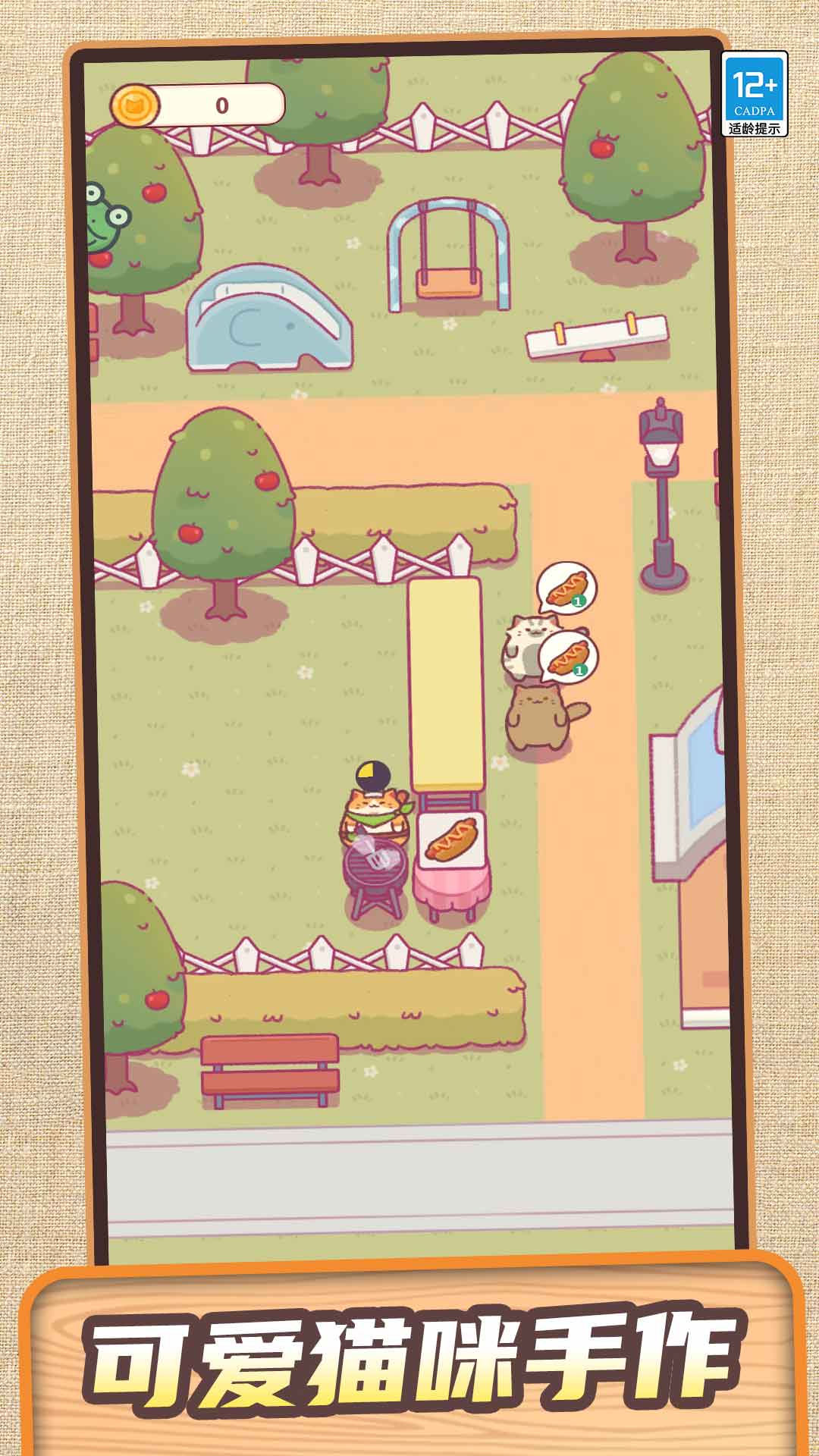Tap the gold cat coin icon
This screenshot has height=1456, width=819.
tap(135, 105)
